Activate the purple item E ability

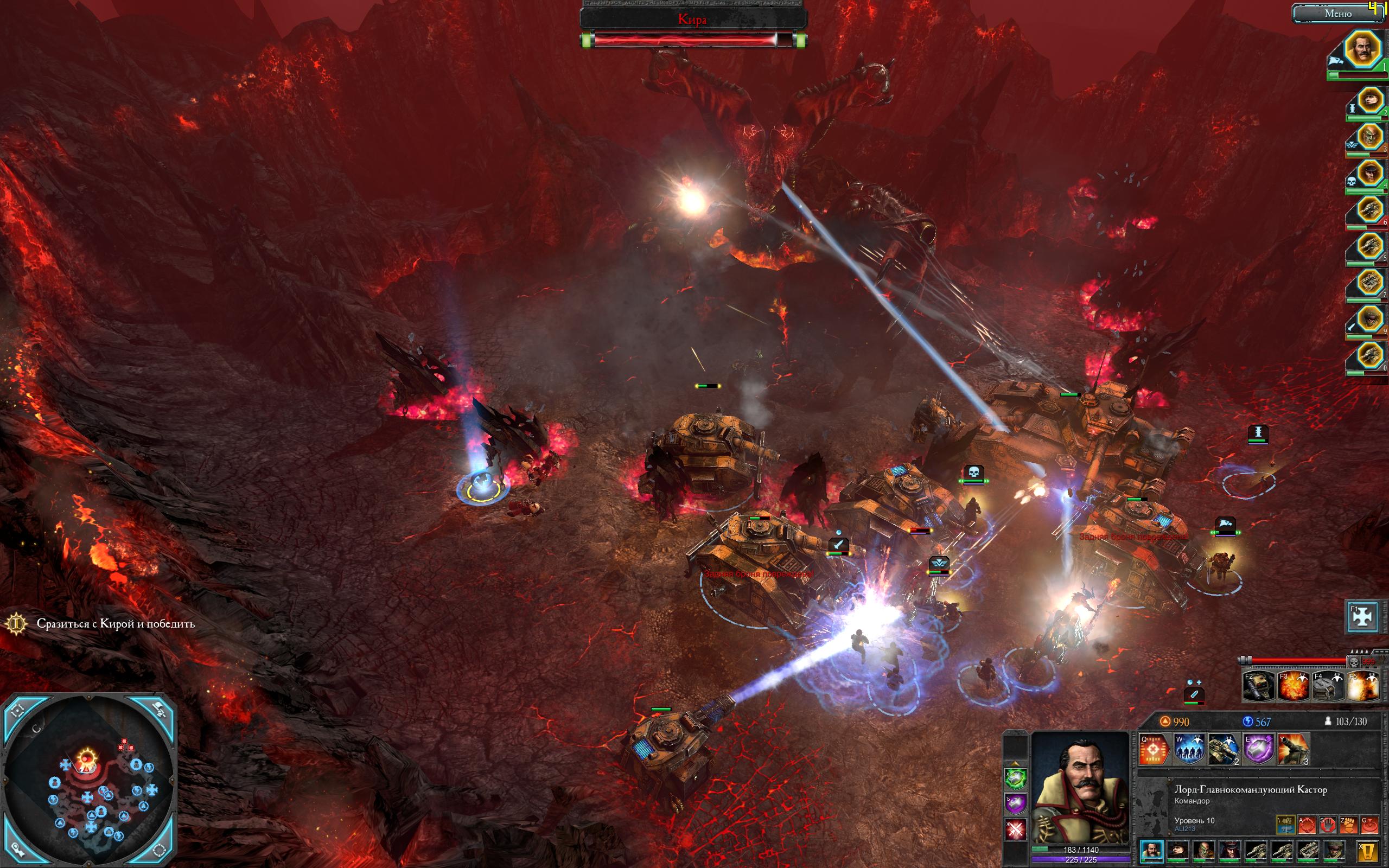click(x=1258, y=749)
